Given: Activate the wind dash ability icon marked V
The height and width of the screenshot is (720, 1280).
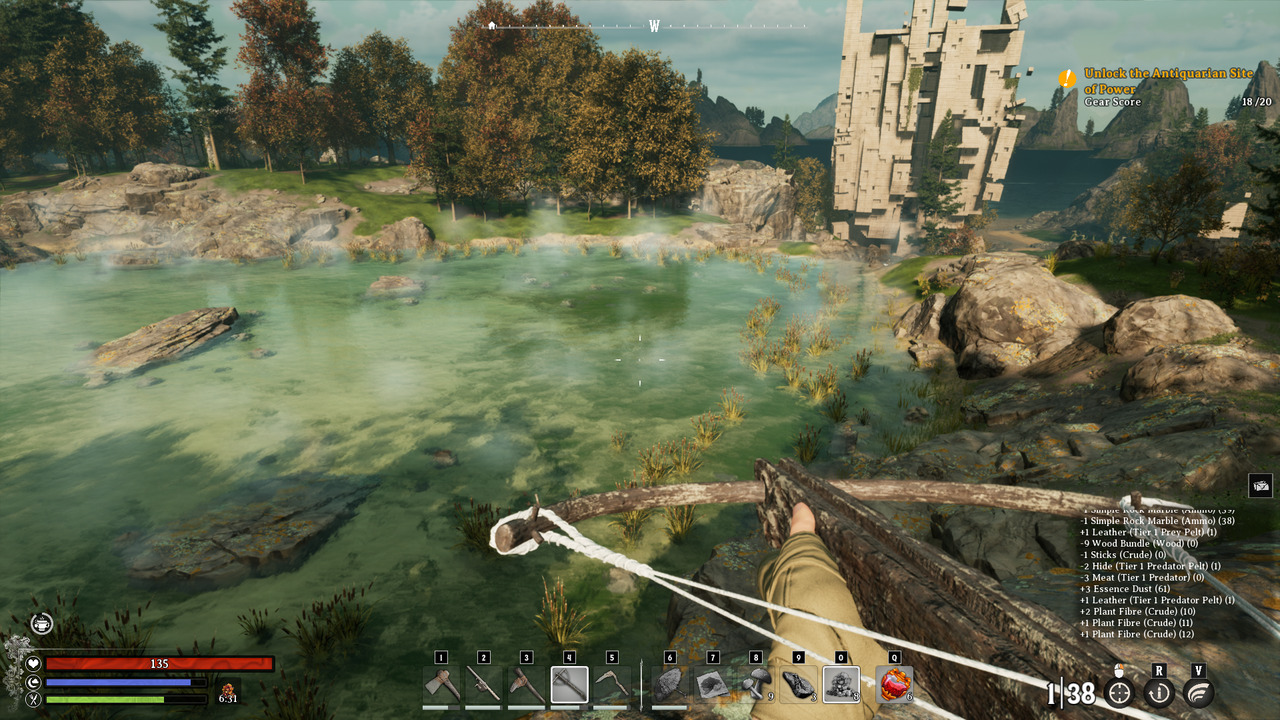Looking at the screenshot, I should point(1199,692).
